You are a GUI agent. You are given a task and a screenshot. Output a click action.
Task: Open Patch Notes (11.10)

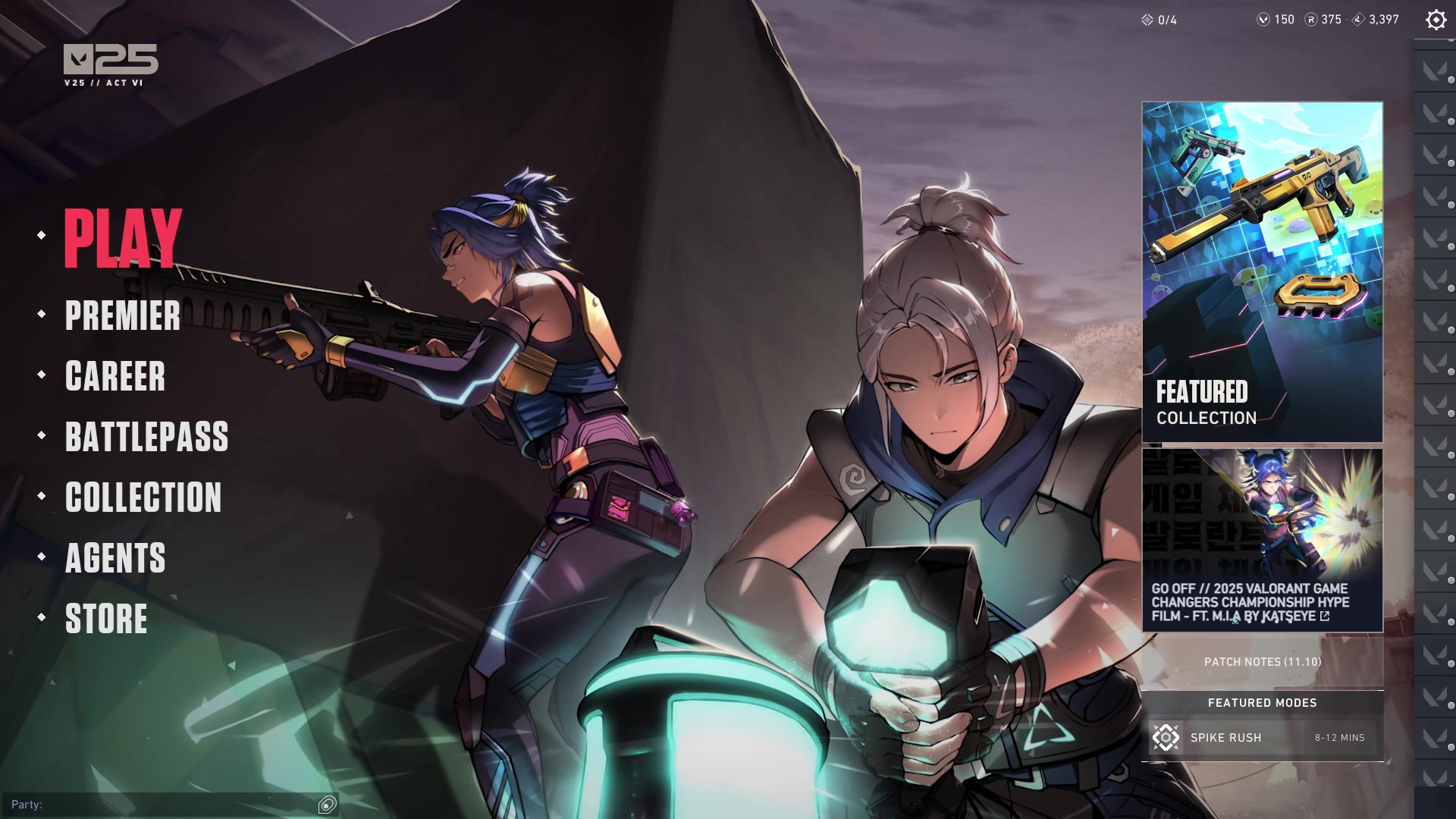pyautogui.click(x=1262, y=661)
